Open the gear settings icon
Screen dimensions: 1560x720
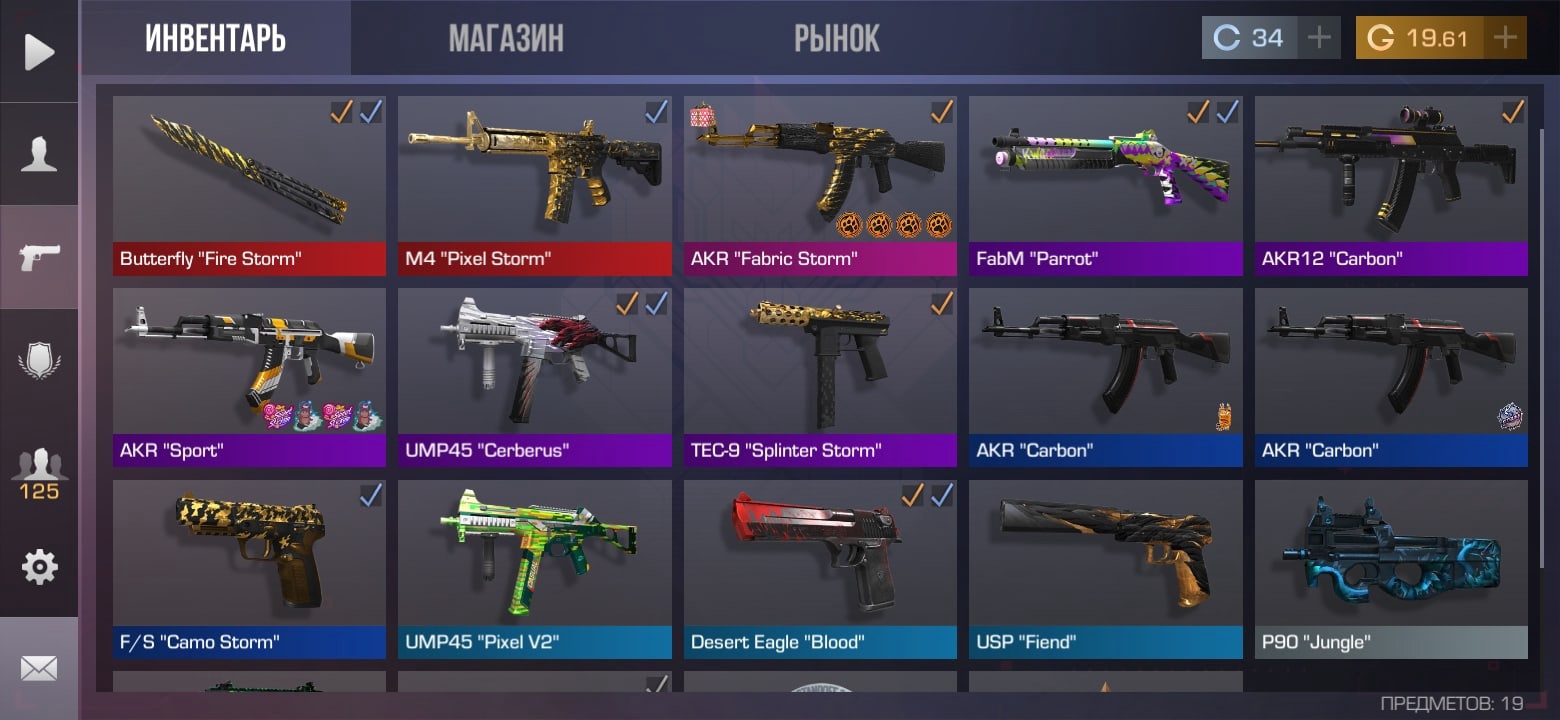[x=39, y=567]
